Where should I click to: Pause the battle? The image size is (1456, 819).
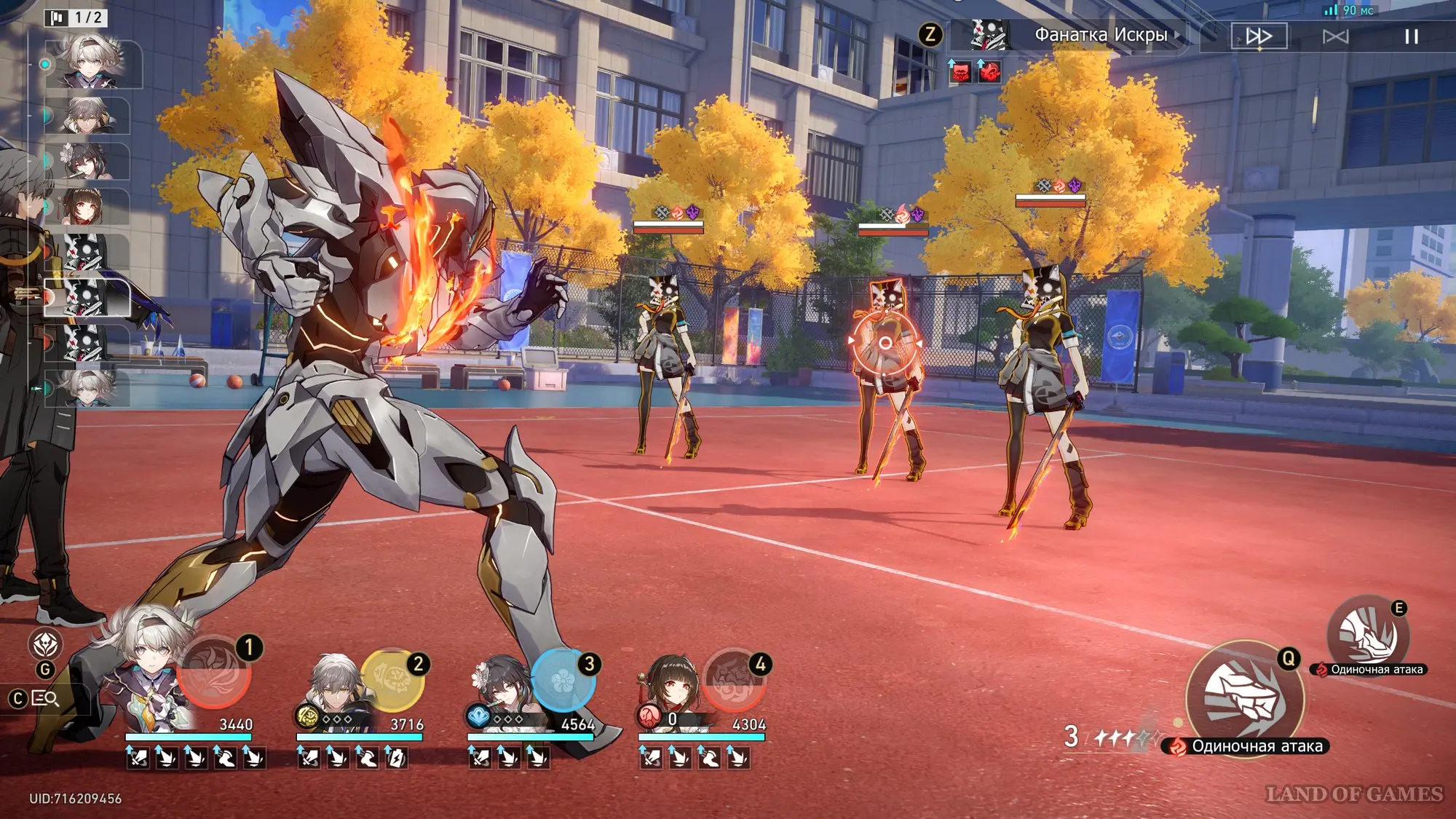tap(1411, 36)
